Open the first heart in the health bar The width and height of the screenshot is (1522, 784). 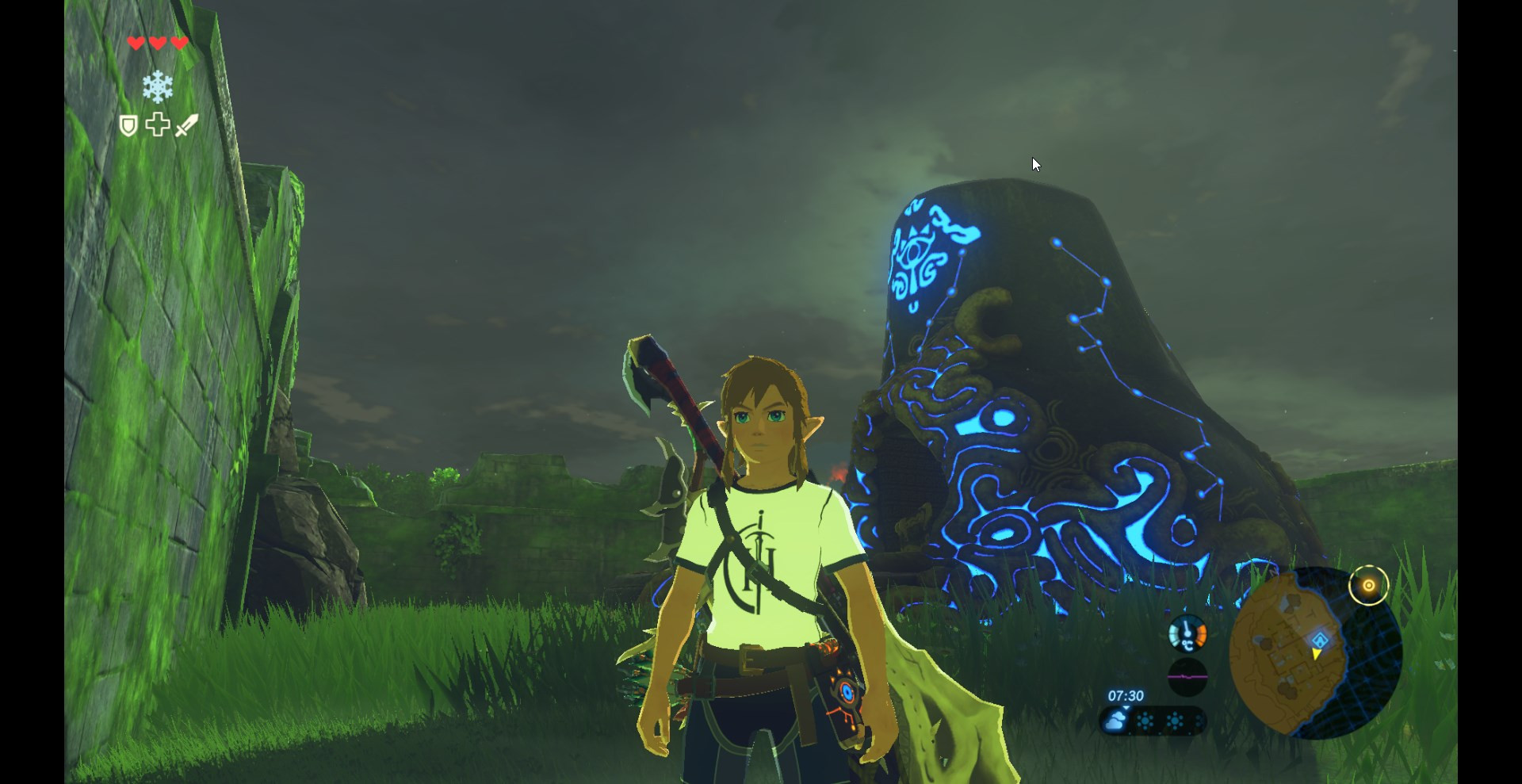[x=136, y=44]
